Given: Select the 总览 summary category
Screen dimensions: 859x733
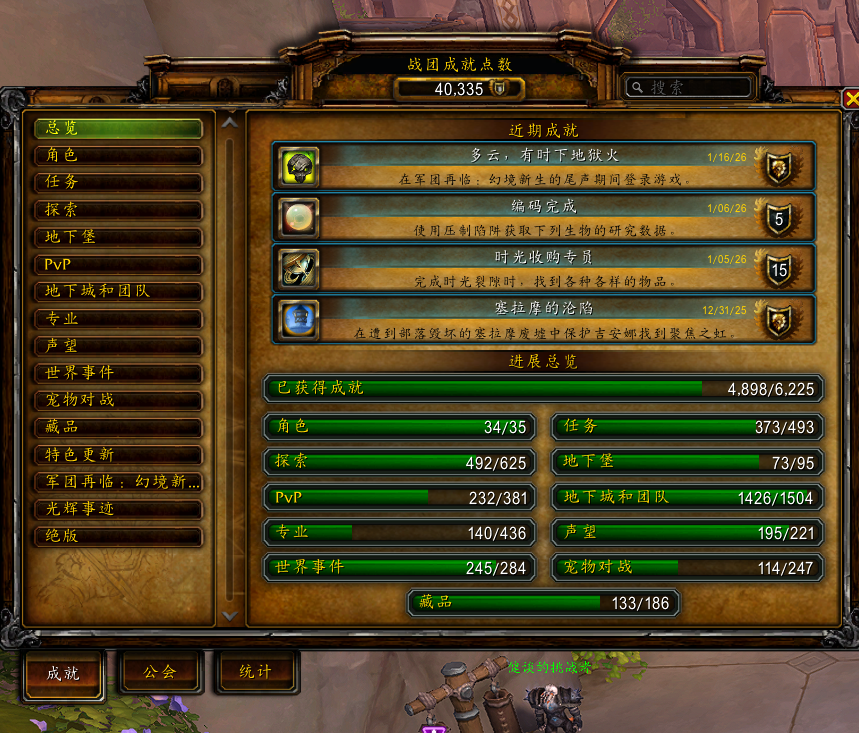Looking at the screenshot, I should tap(118, 129).
